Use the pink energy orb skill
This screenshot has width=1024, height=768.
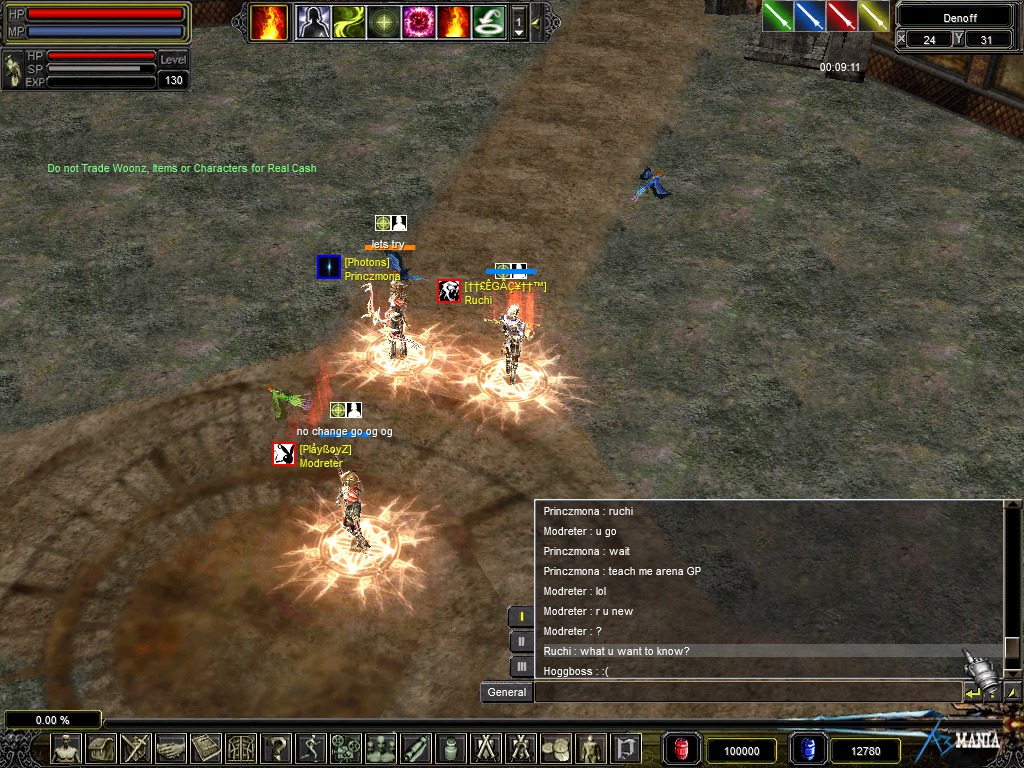click(x=417, y=22)
